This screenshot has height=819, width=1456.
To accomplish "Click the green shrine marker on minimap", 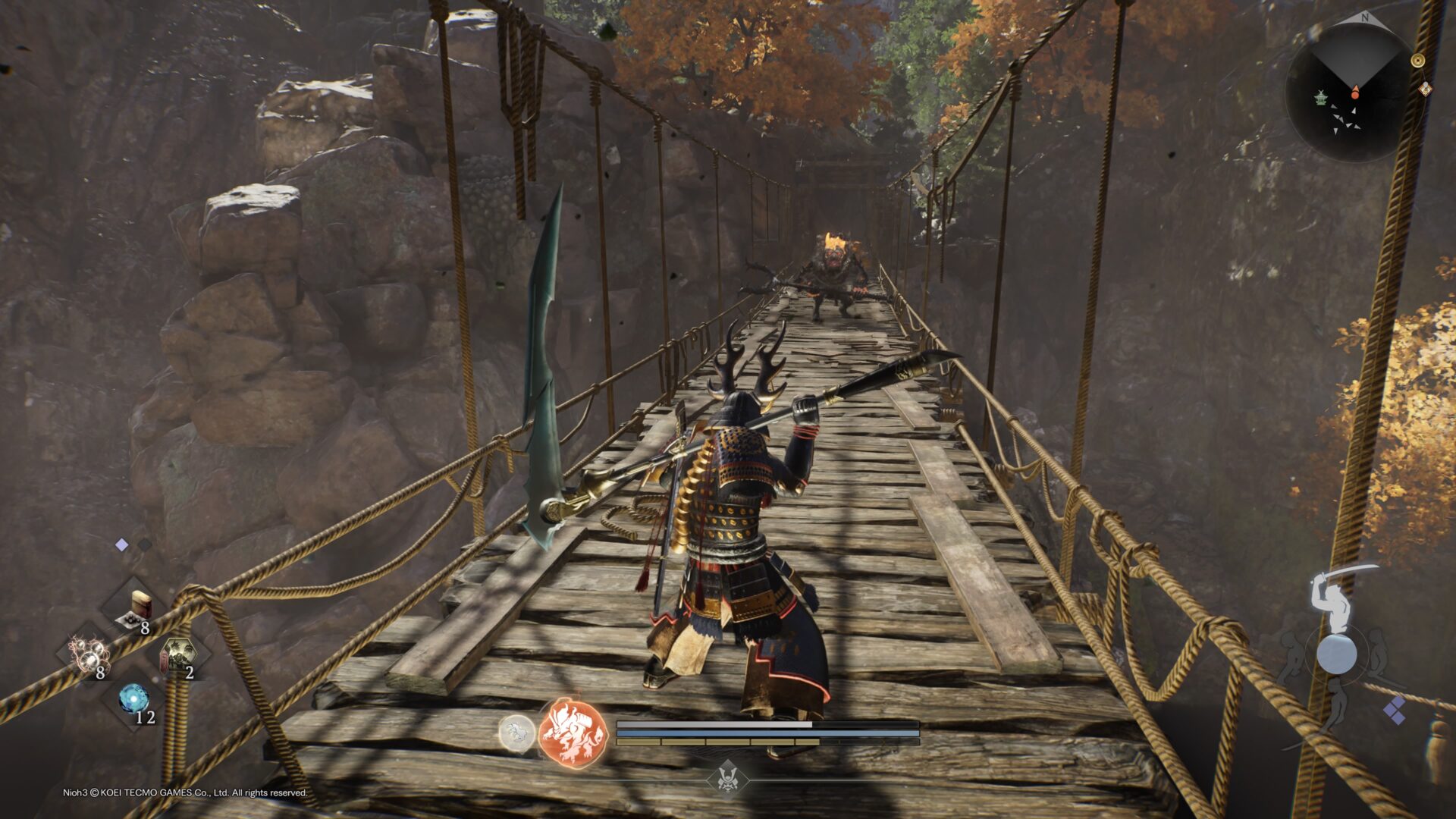I will click(x=1322, y=99).
